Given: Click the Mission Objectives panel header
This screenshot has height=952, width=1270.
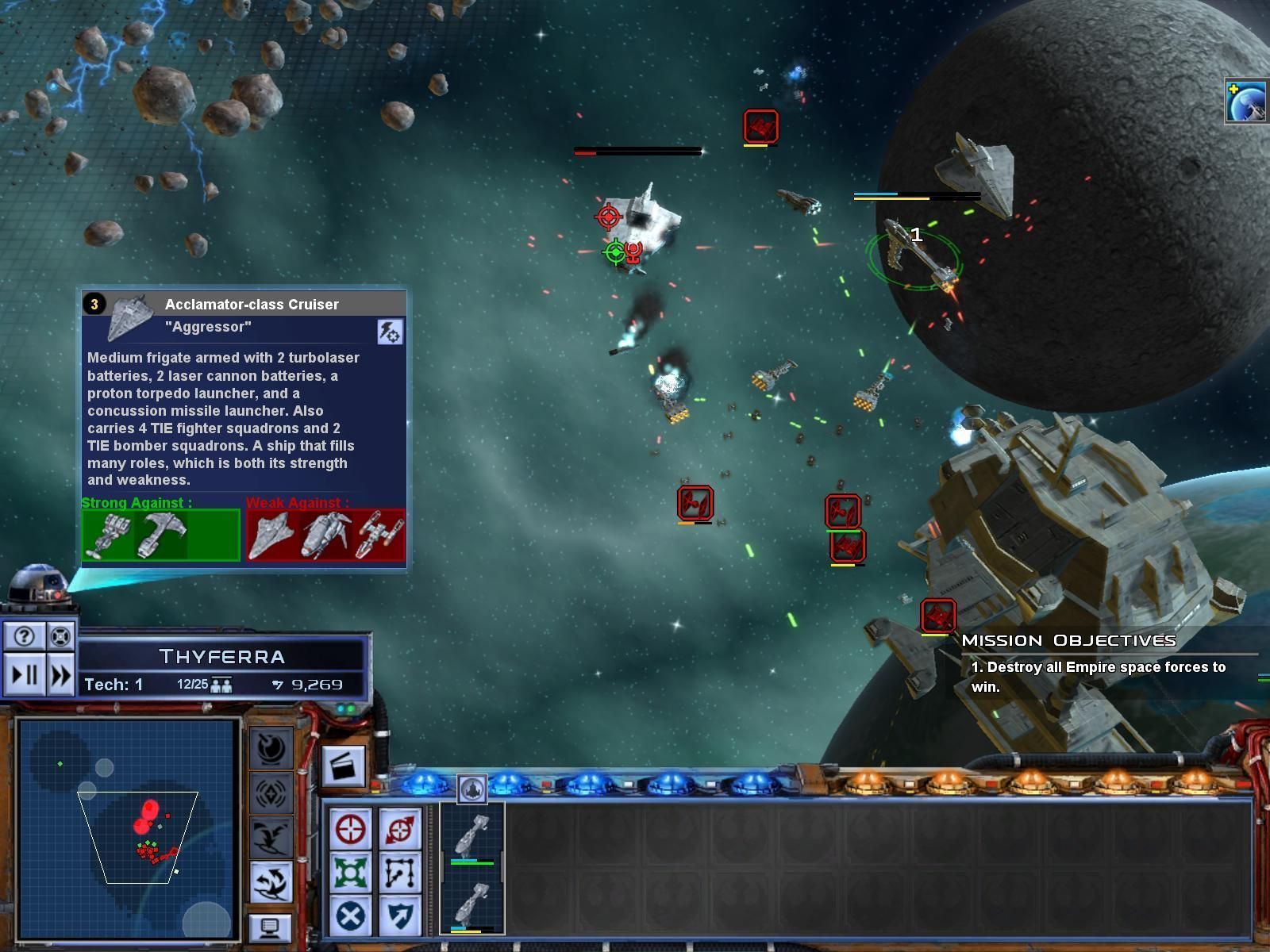Looking at the screenshot, I should [1068, 640].
